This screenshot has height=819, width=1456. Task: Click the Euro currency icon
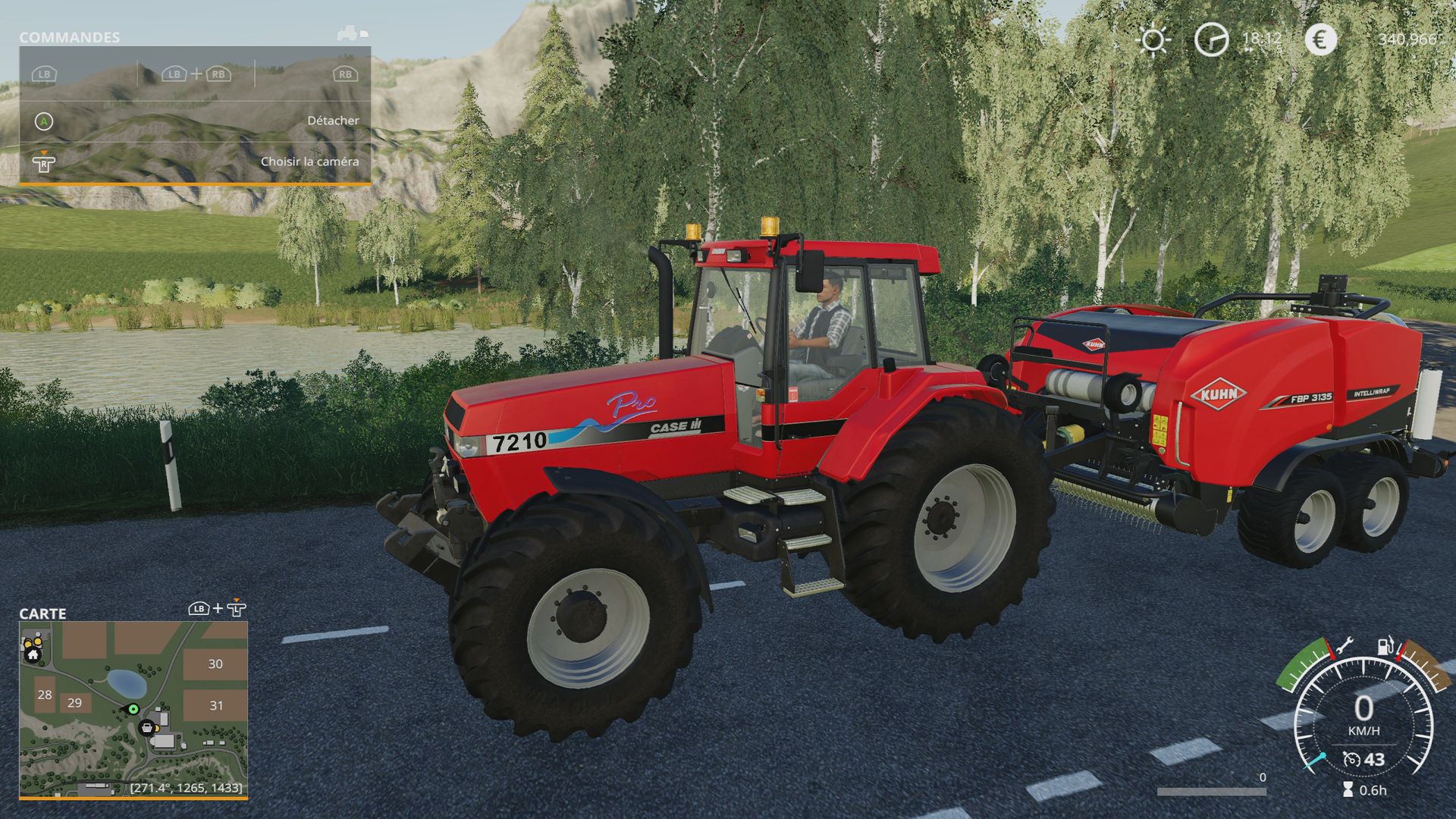(x=1321, y=39)
